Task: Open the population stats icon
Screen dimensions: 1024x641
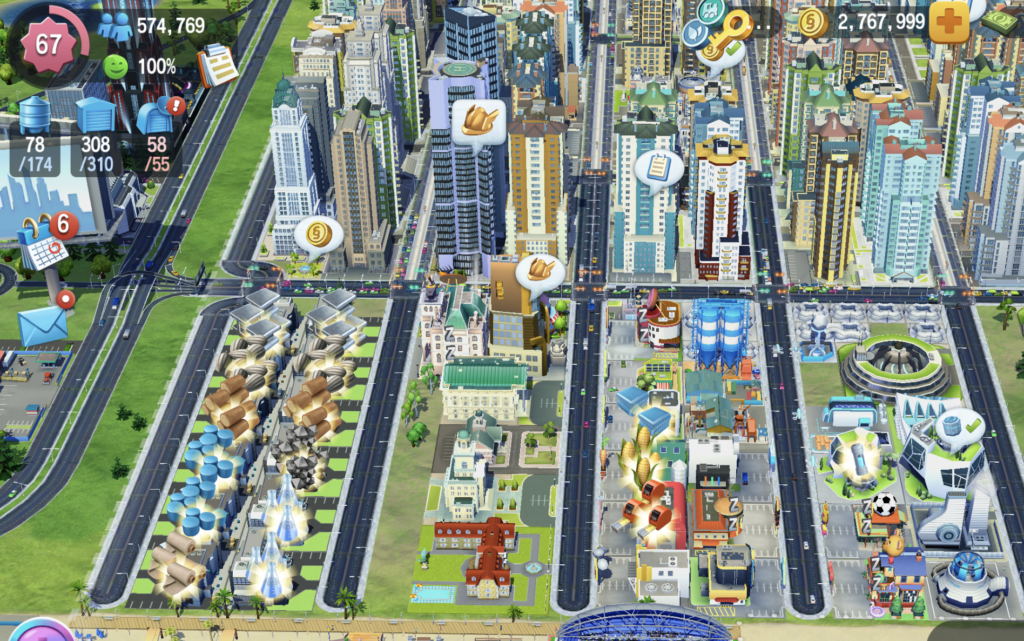Action: (x=115, y=25)
